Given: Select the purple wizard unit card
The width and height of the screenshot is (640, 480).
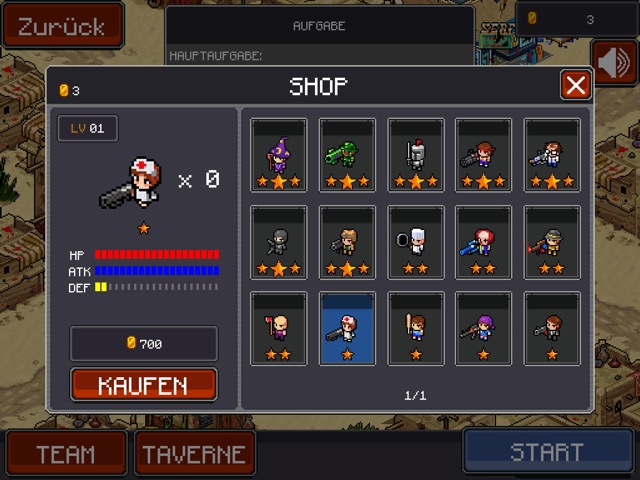Looking at the screenshot, I should click(279, 155).
